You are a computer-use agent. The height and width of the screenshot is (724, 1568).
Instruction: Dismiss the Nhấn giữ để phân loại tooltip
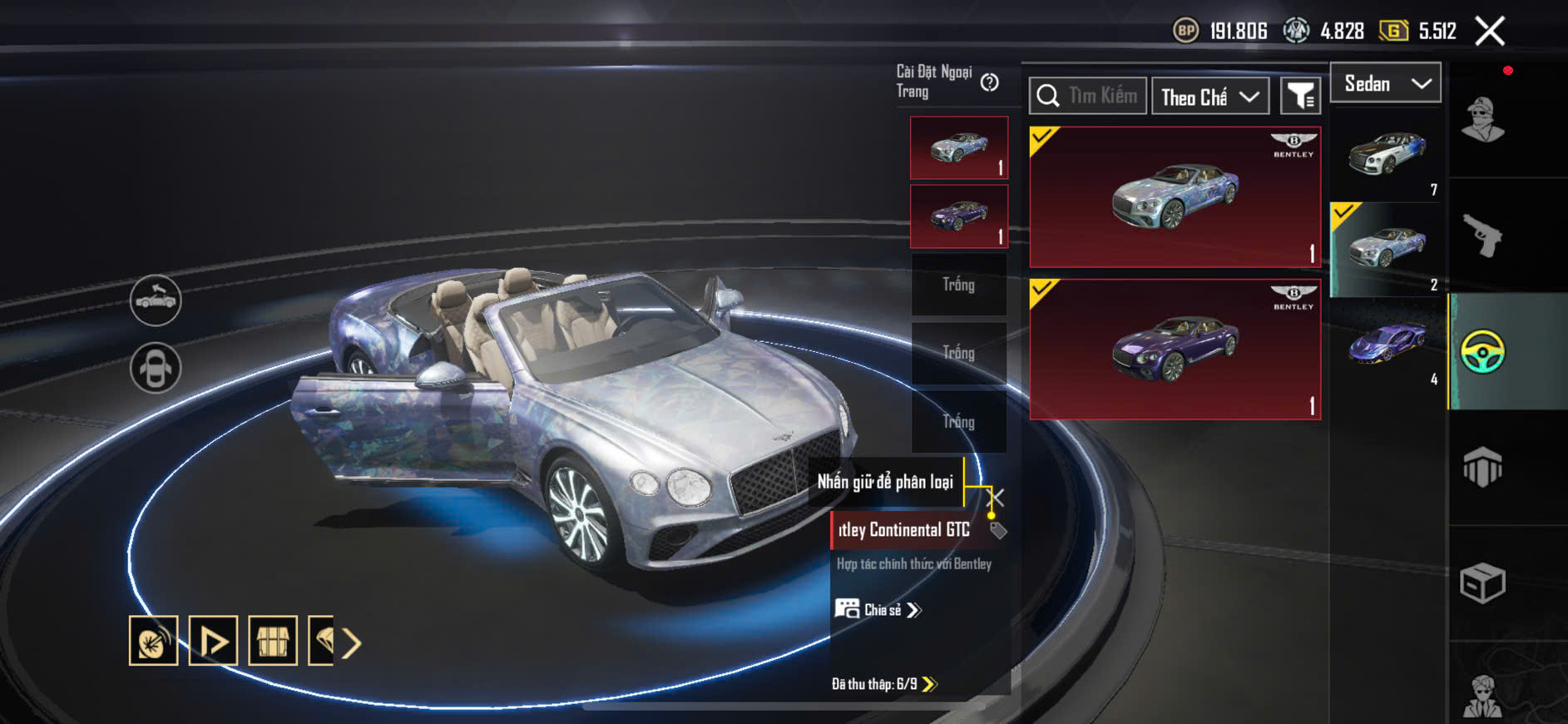coord(996,498)
